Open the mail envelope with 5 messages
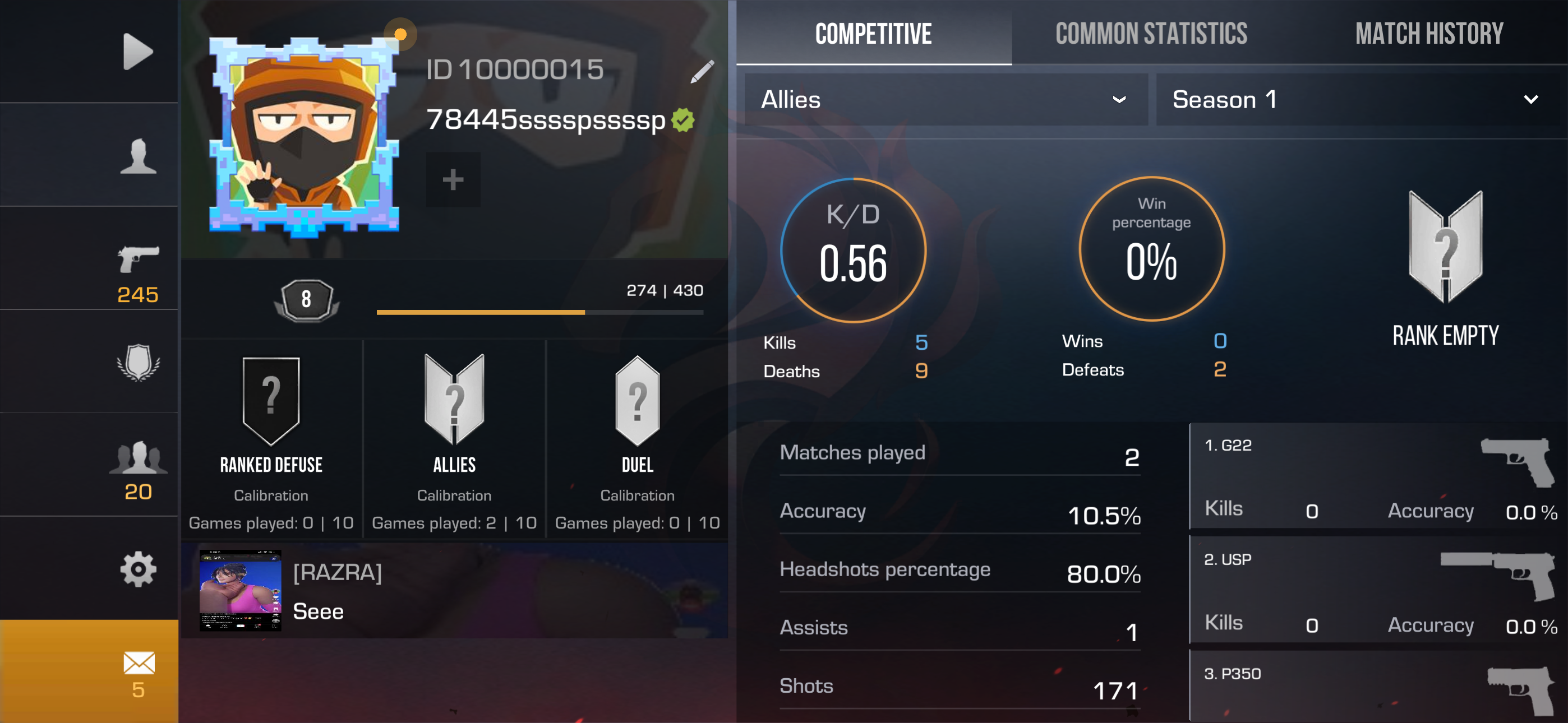Viewport: 1568px width, 723px height. point(139,664)
